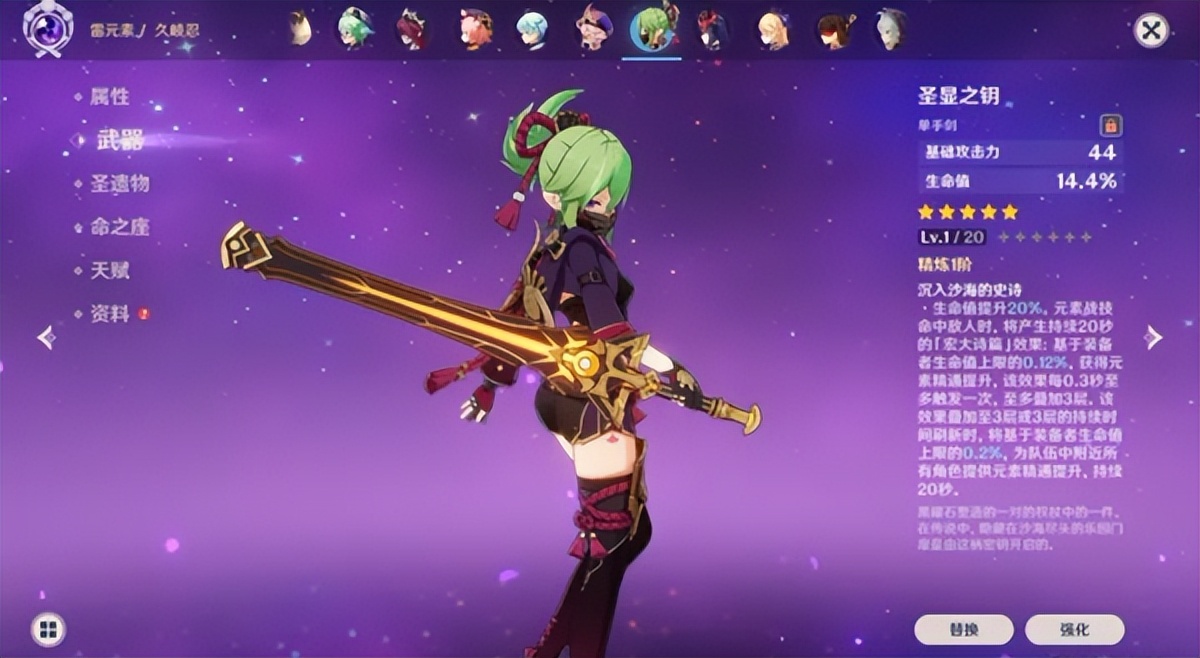Open the 圣遗物 artifacts section
This screenshot has width=1200, height=658.
tap(119, 184)
